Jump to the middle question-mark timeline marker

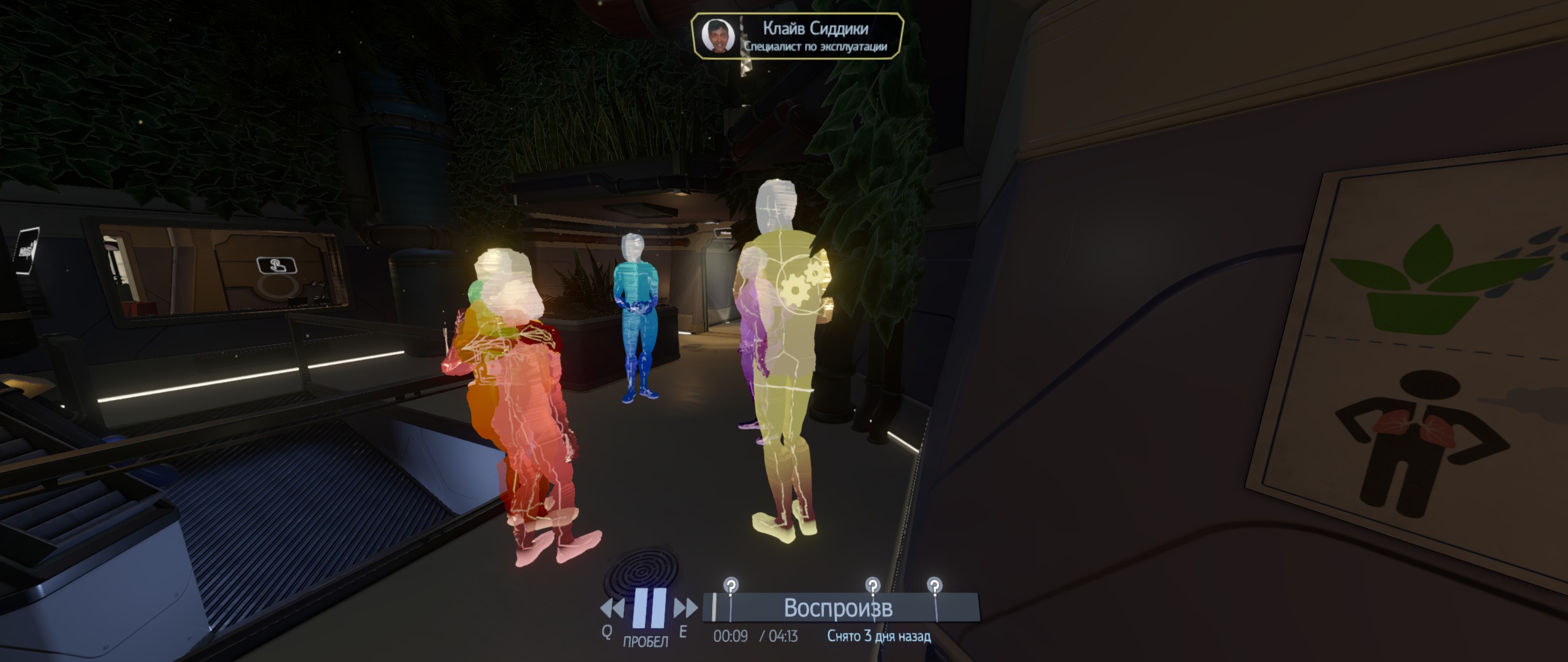873,585
